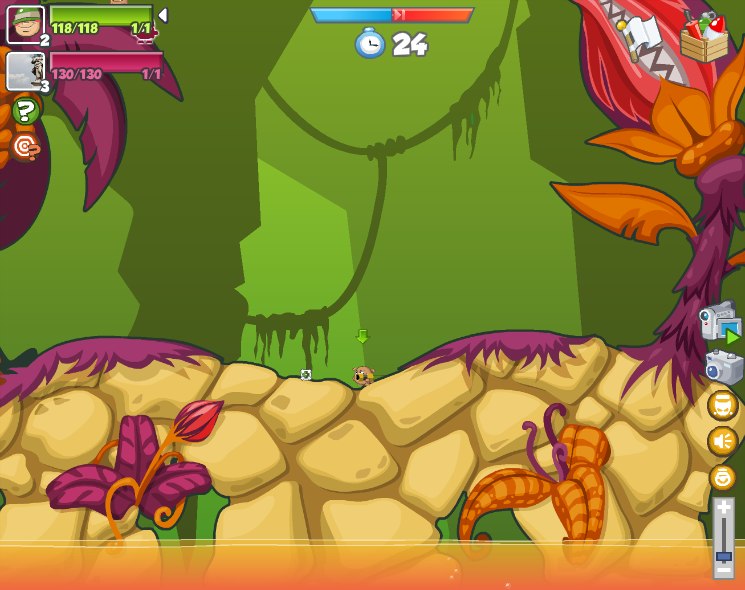Toggle sound with the speaker button

(x=722, y=441)
